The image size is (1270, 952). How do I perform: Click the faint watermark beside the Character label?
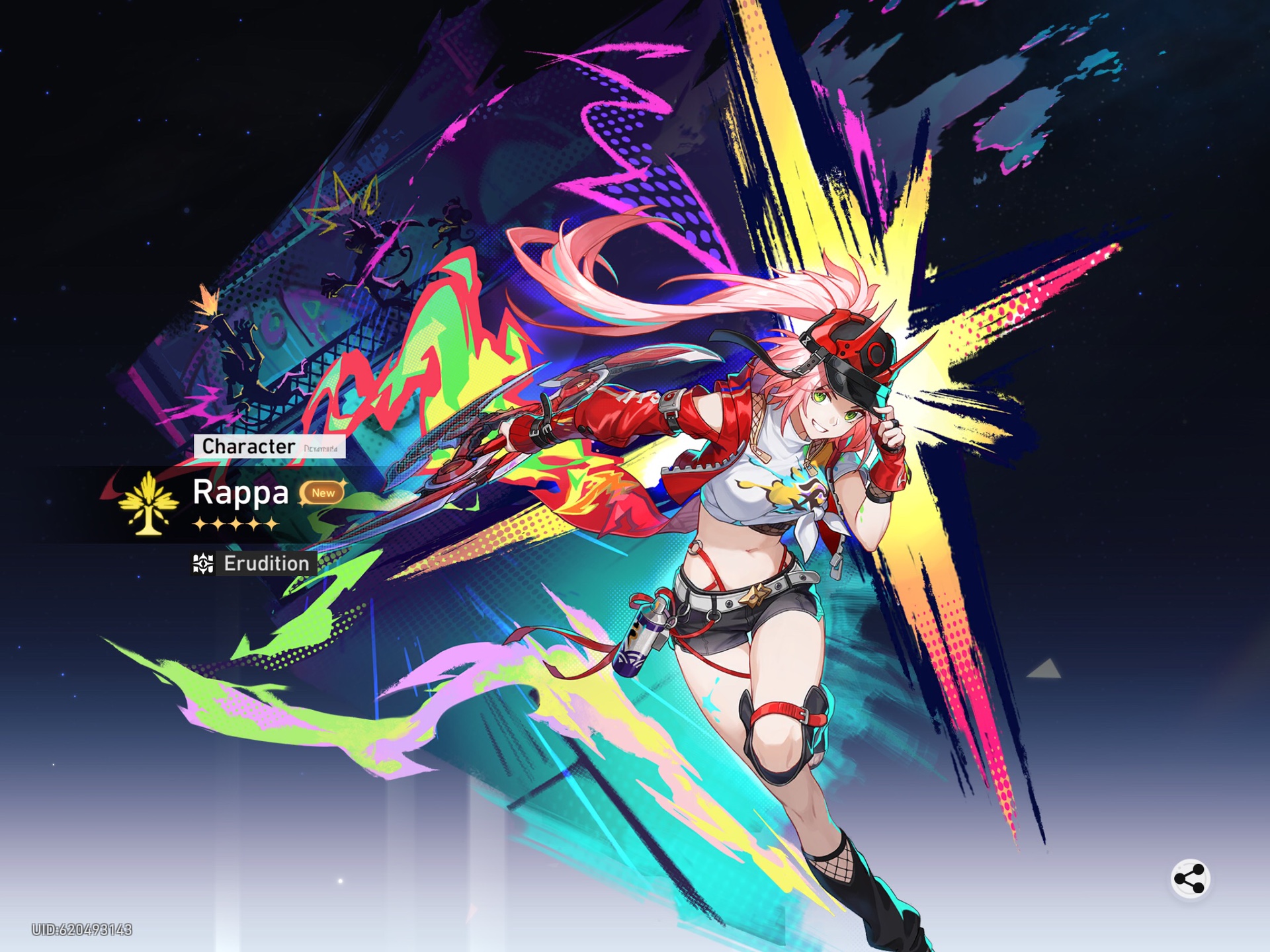coord(320,449)
